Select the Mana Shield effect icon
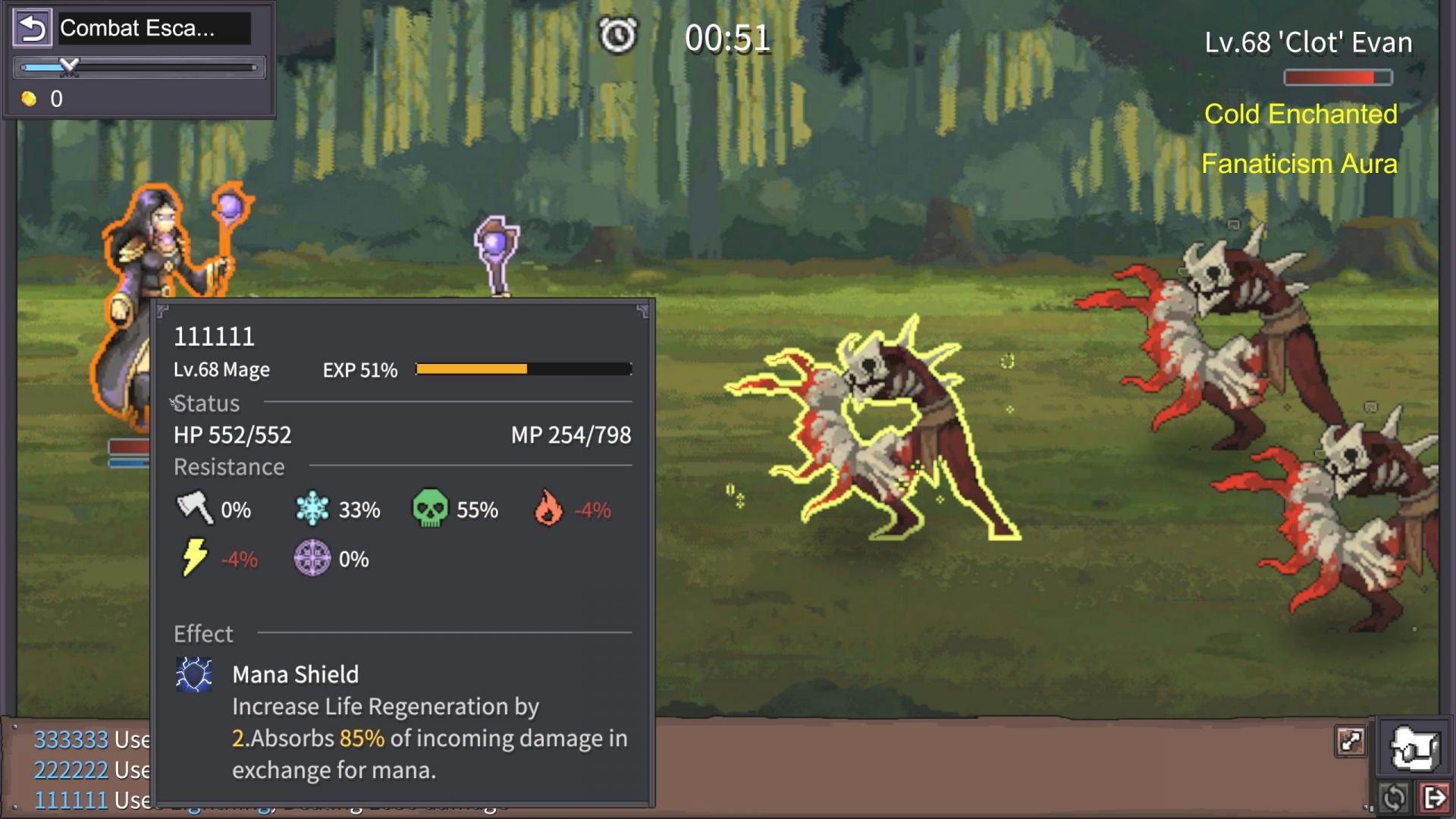Screen dimensions: 1456x819 (x=194, y=674)
